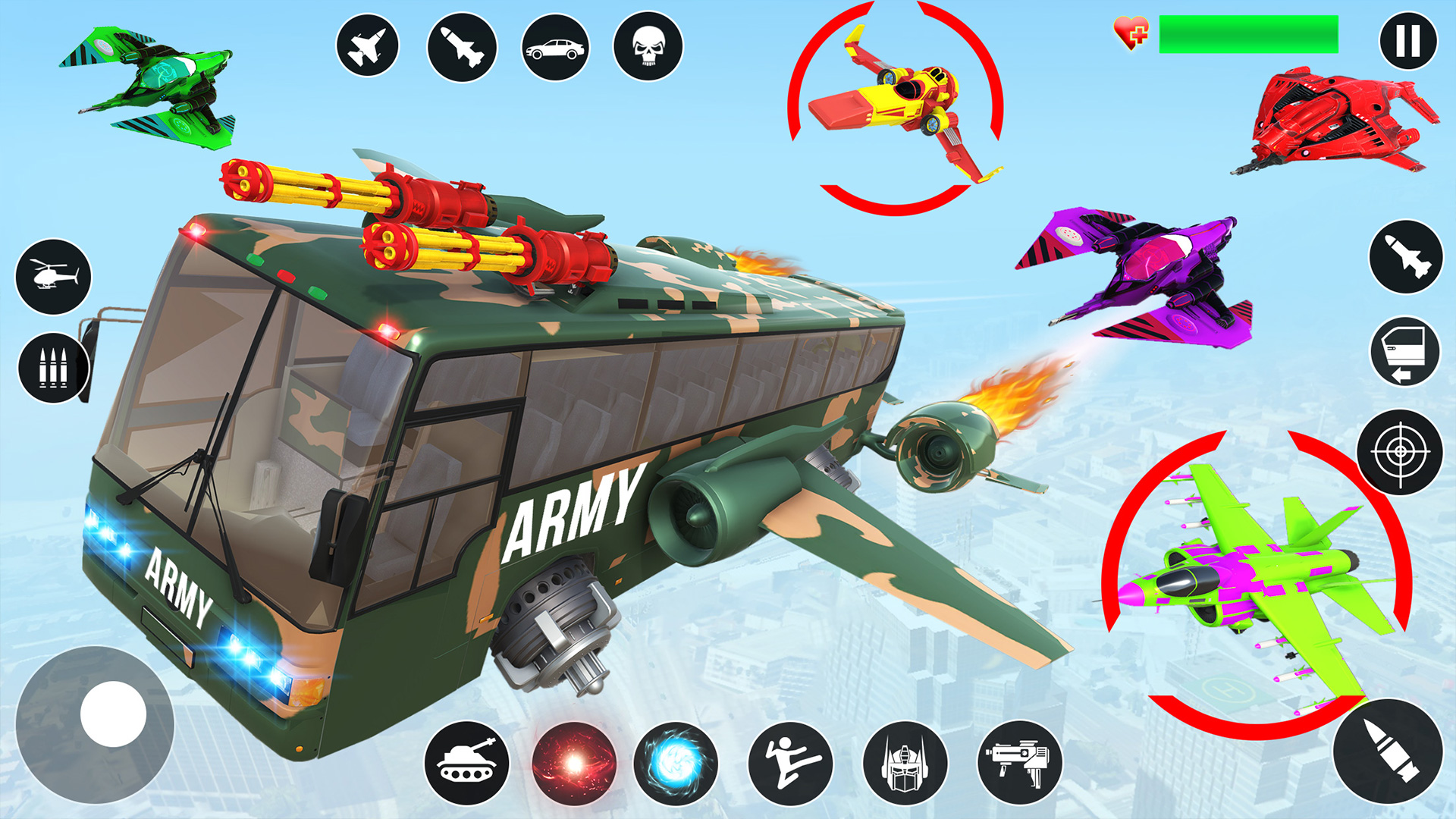Select the jet transform icon

click(x=368, y=44)
